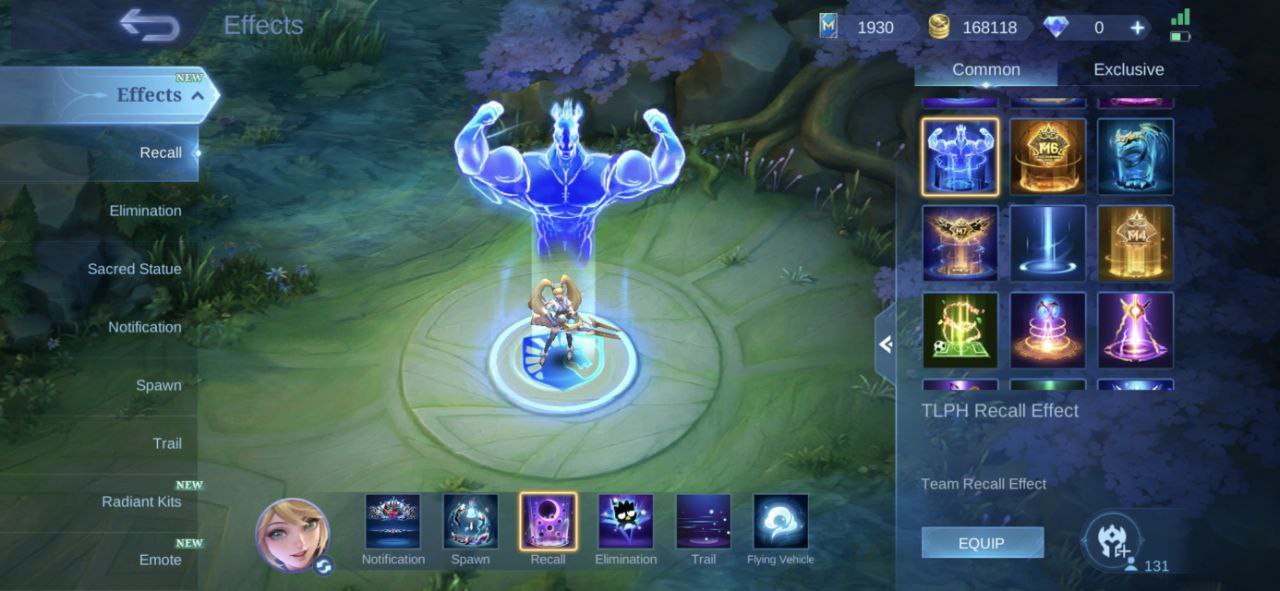Image resolution: width=1280 pixels, height=591 pixels.
Task: Pick the green soccer field recall effect
Action: 960,330
